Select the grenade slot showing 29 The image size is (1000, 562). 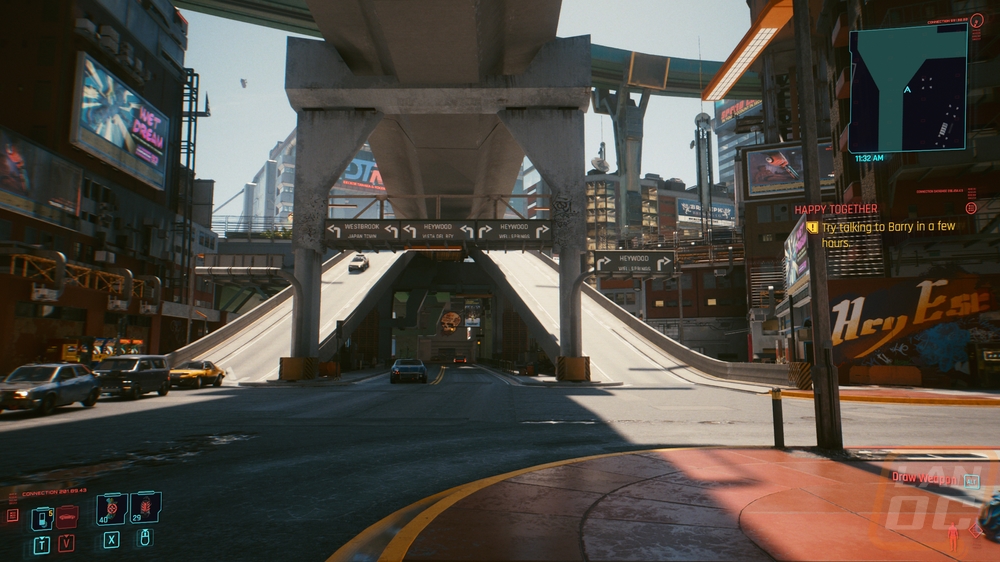click(145, 508)
